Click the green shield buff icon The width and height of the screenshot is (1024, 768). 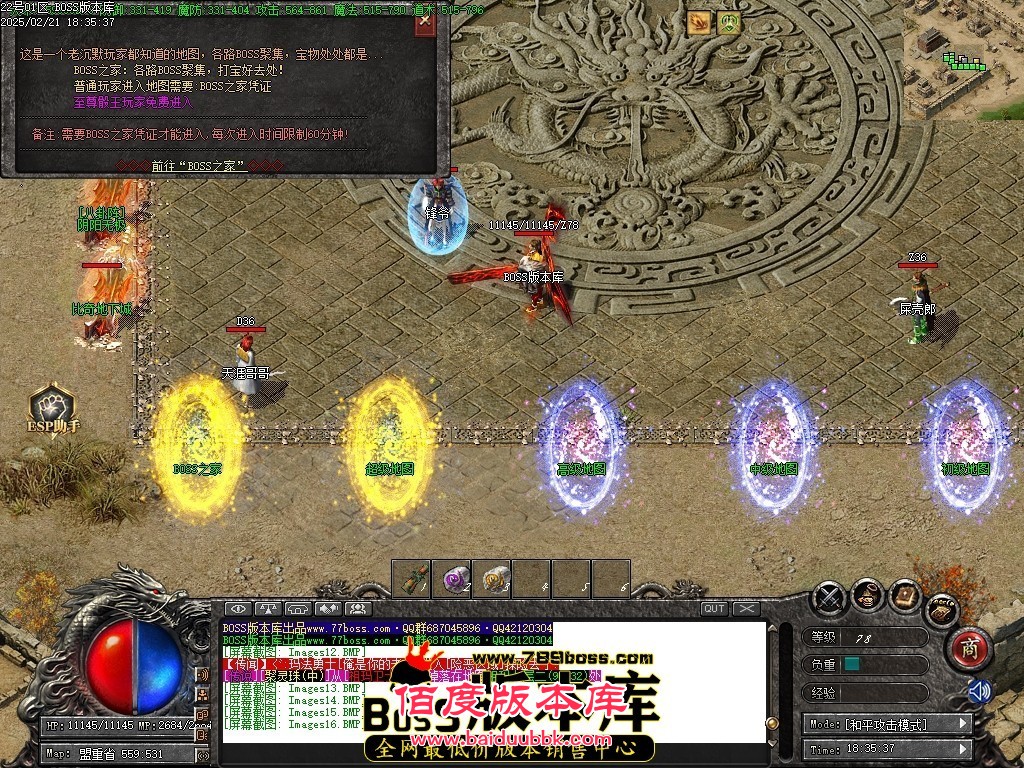[x=729, y=22]
